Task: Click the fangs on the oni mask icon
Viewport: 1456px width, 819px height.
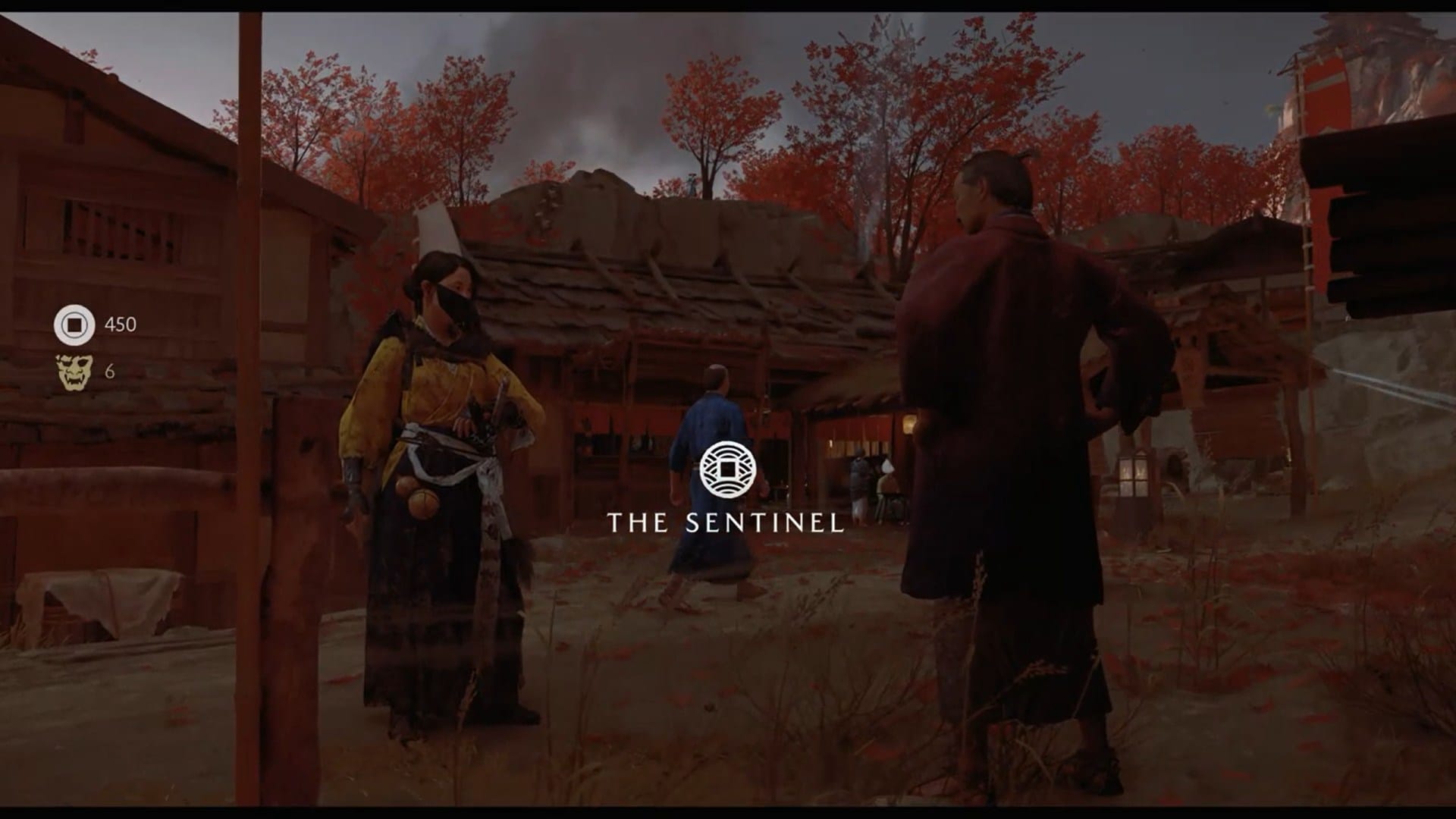Action: tap(74, 381)
